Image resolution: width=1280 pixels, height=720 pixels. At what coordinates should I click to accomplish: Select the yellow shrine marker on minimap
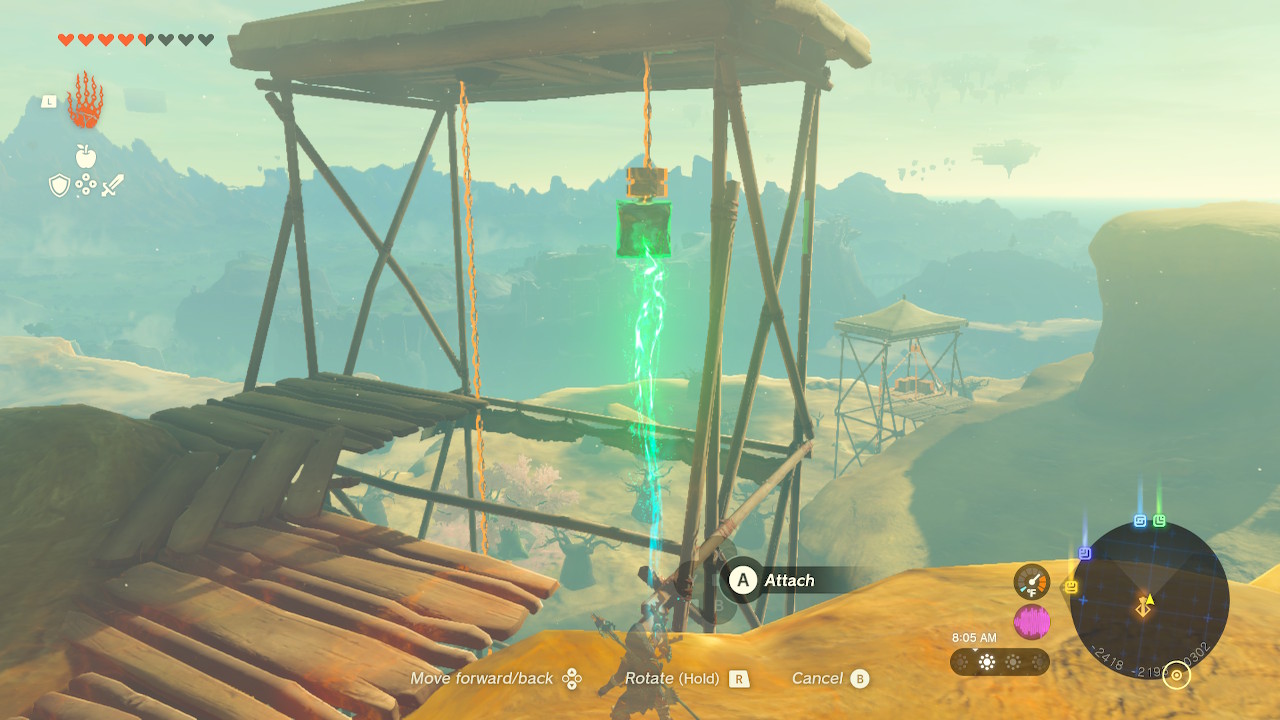[1072, 587]
